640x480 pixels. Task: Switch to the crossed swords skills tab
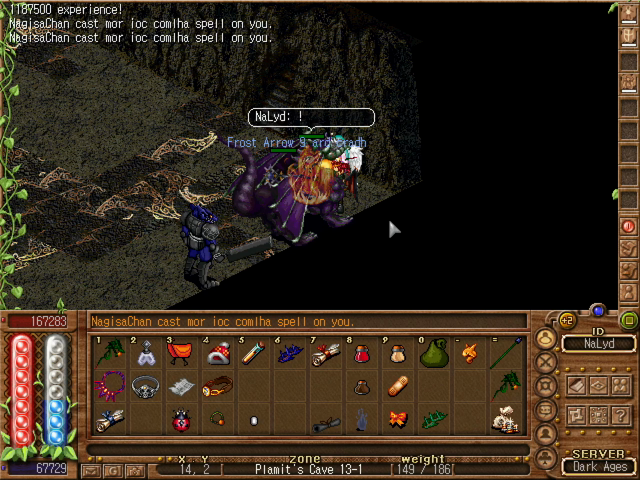point(547,361)
